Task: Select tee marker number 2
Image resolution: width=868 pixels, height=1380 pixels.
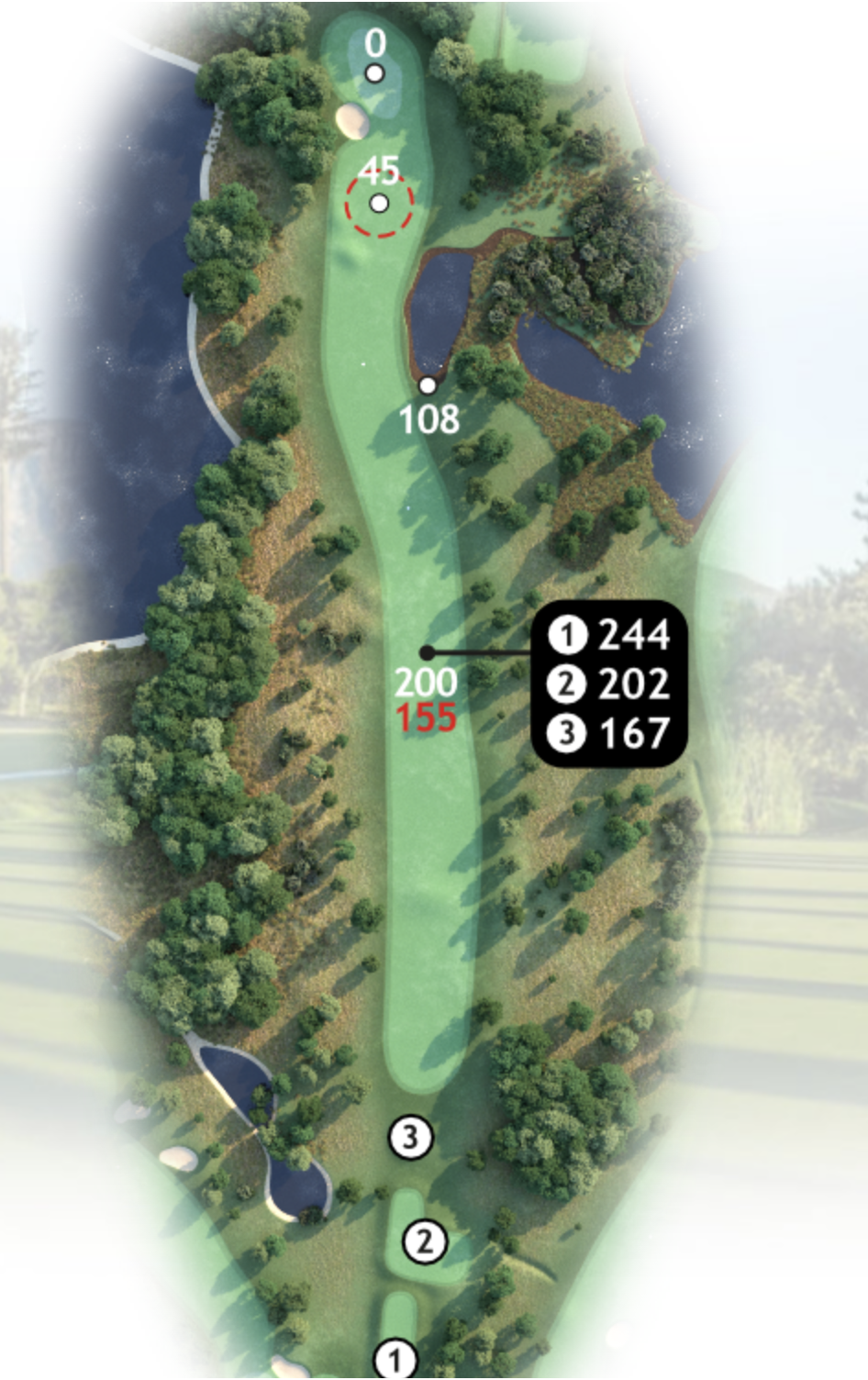Action: click(x=424, y=1241)
